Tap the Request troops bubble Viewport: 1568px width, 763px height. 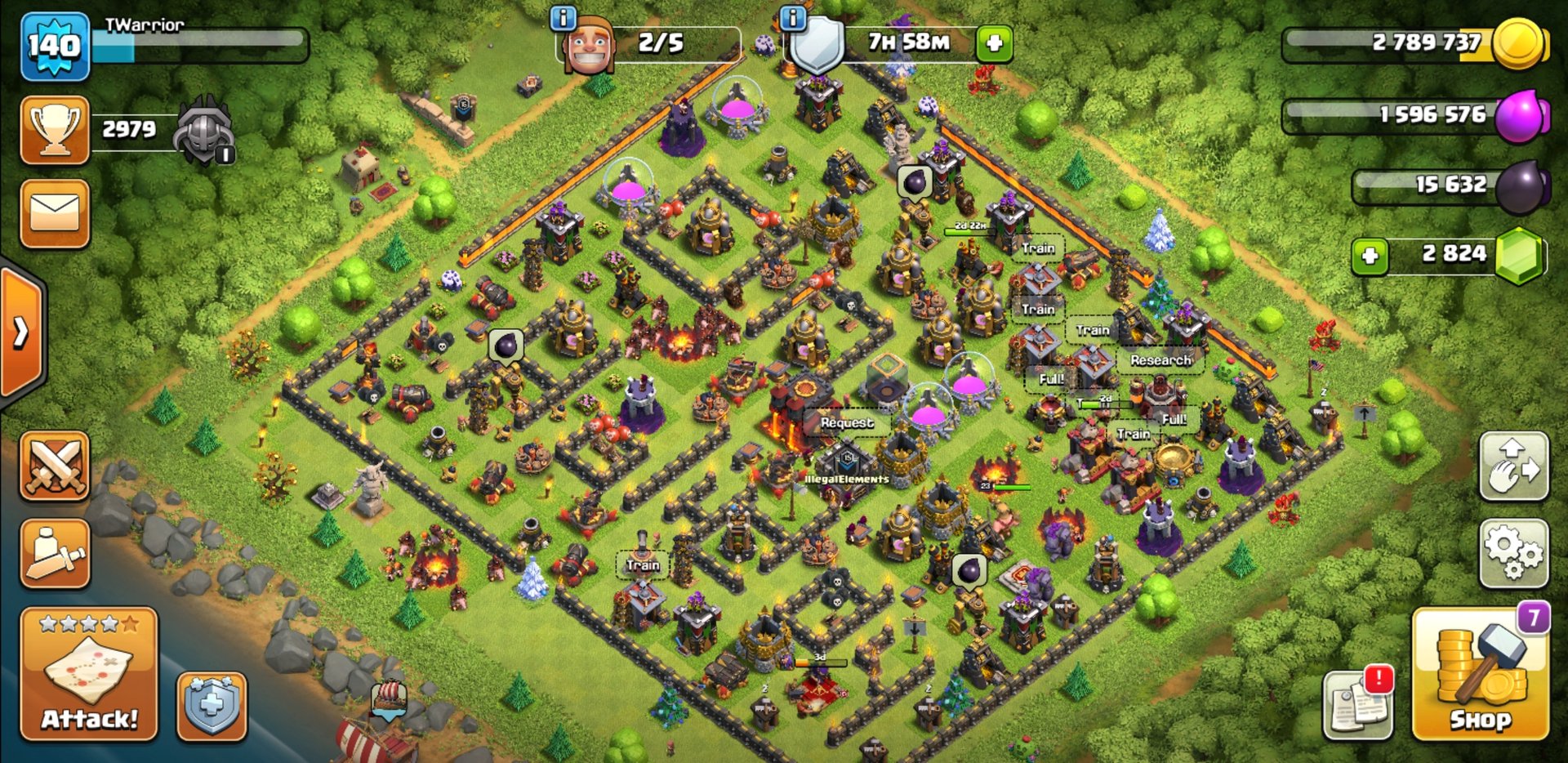point(847,422)
